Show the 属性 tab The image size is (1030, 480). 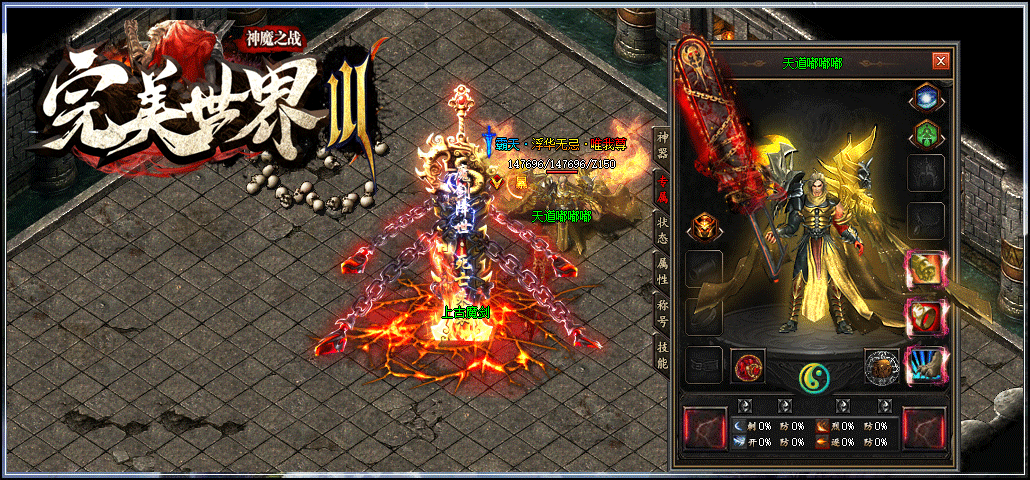click(662, 270)
